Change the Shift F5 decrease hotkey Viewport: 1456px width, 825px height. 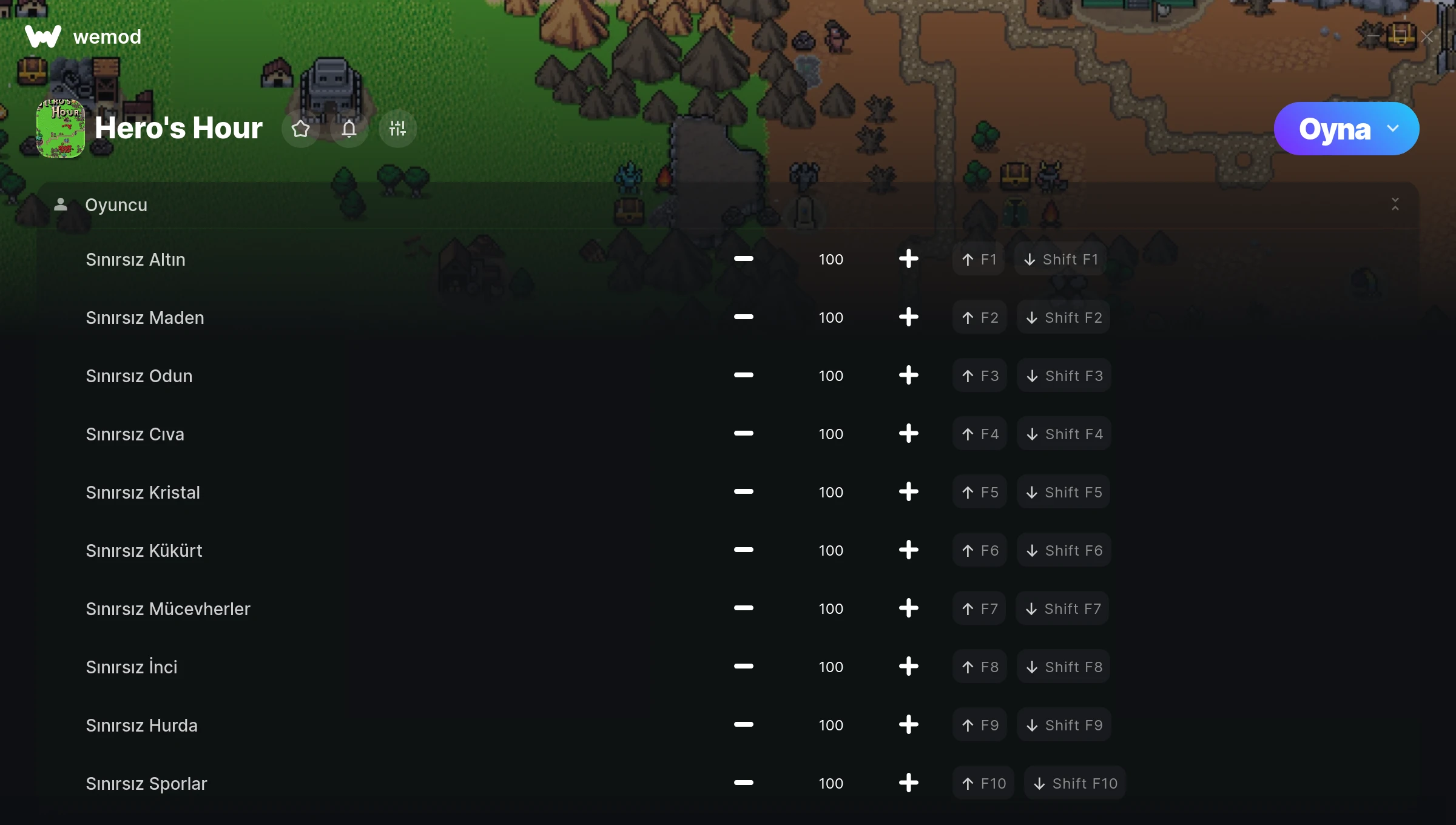pyautogui.click(x=1063, y=492)
